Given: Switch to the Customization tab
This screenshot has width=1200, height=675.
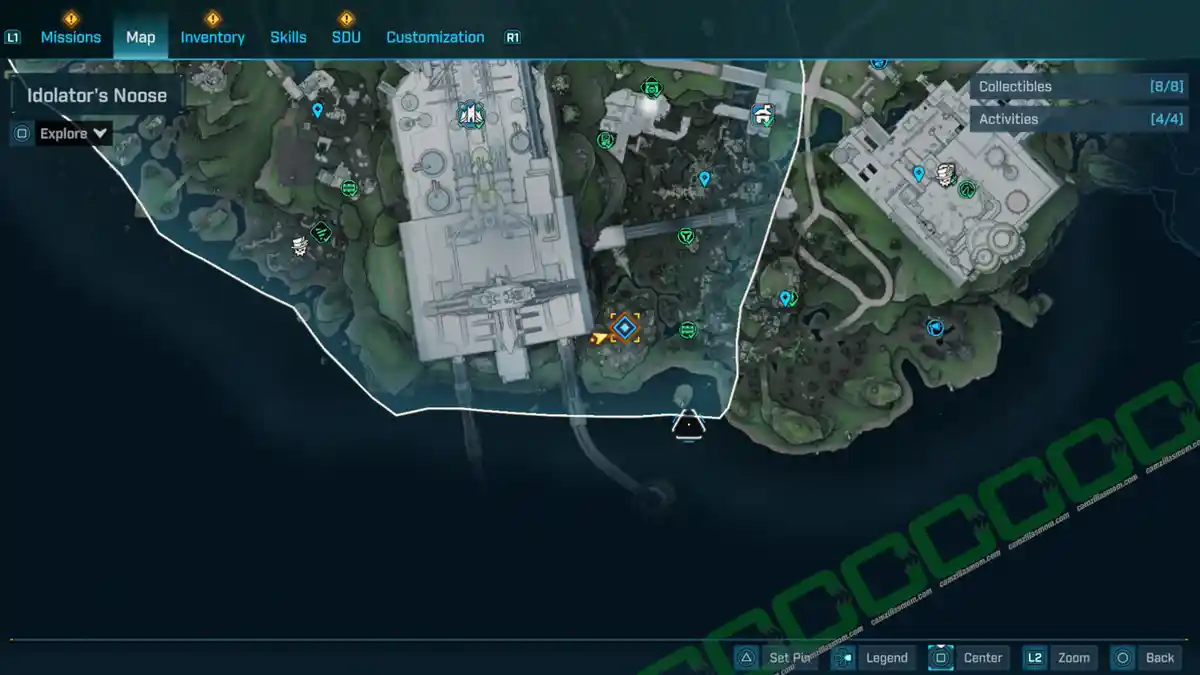Looking at the screenshot, I should (435, 37).
